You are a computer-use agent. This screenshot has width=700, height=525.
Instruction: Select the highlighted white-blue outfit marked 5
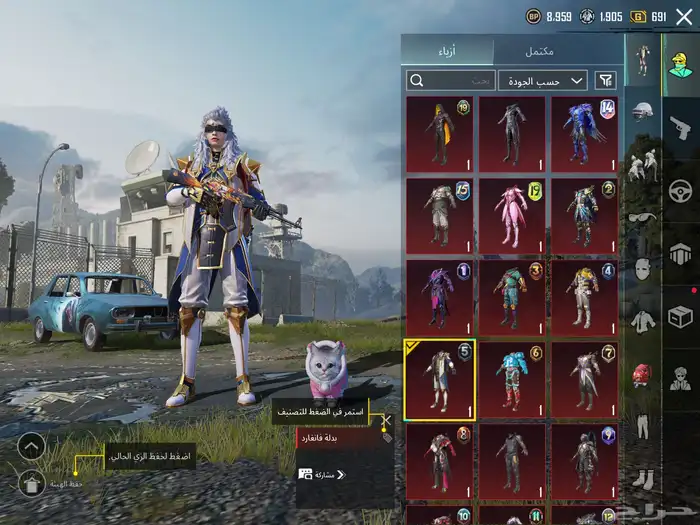(440, 379)
